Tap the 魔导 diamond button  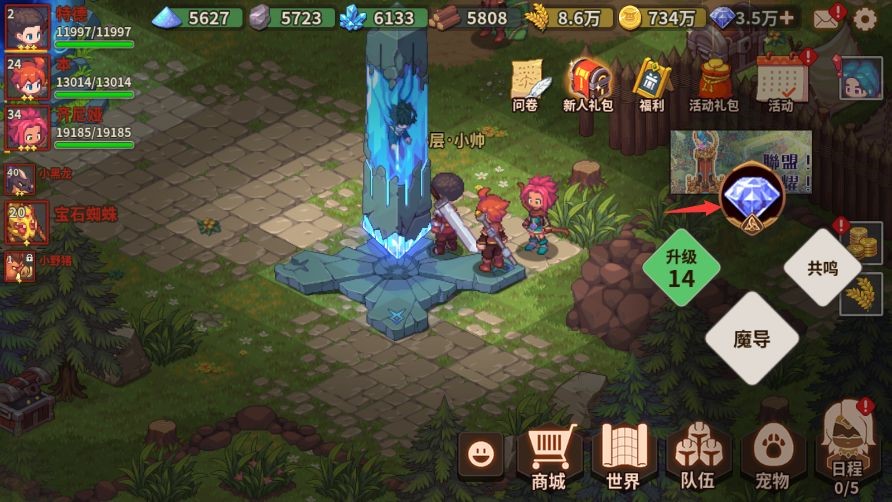[752, 338]
